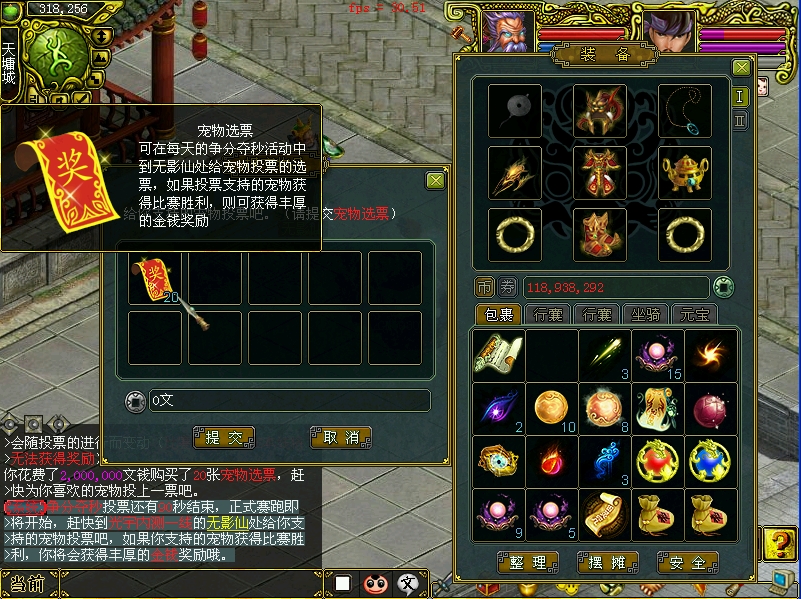Image resolution: width=801 pixels, height=599 pixels.
Task: Open a stall with 摆摊 button
Action: tap(607, 562)
